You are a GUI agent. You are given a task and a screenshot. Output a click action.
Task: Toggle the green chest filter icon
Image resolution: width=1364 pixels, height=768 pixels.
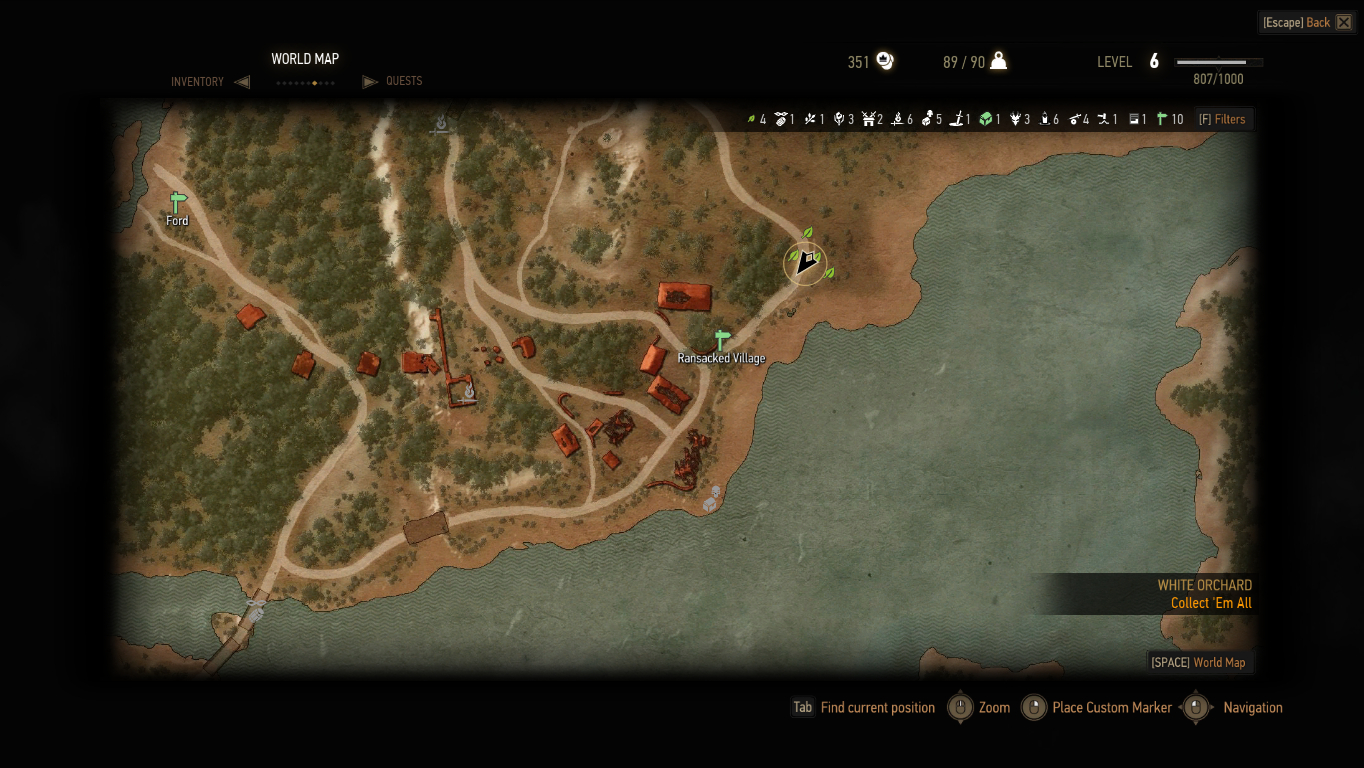tap(985, 119)
